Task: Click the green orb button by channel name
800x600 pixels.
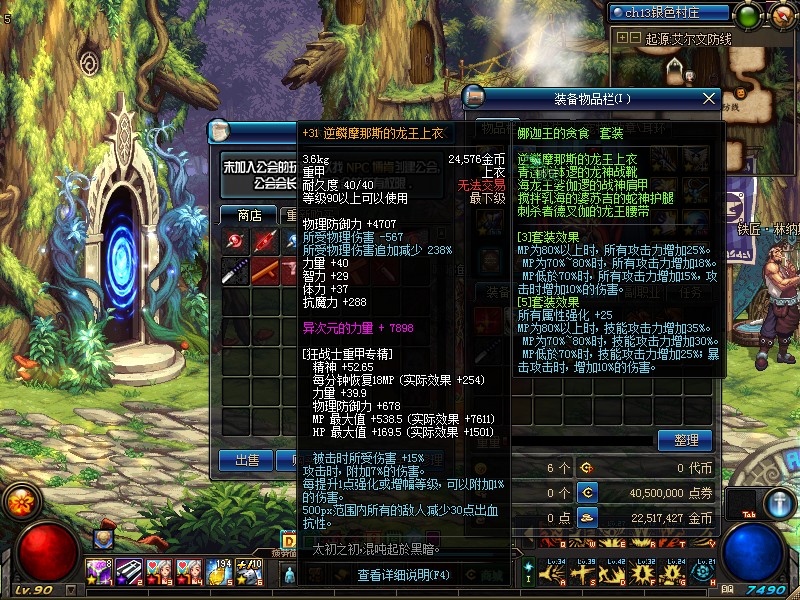Action: 747,14
